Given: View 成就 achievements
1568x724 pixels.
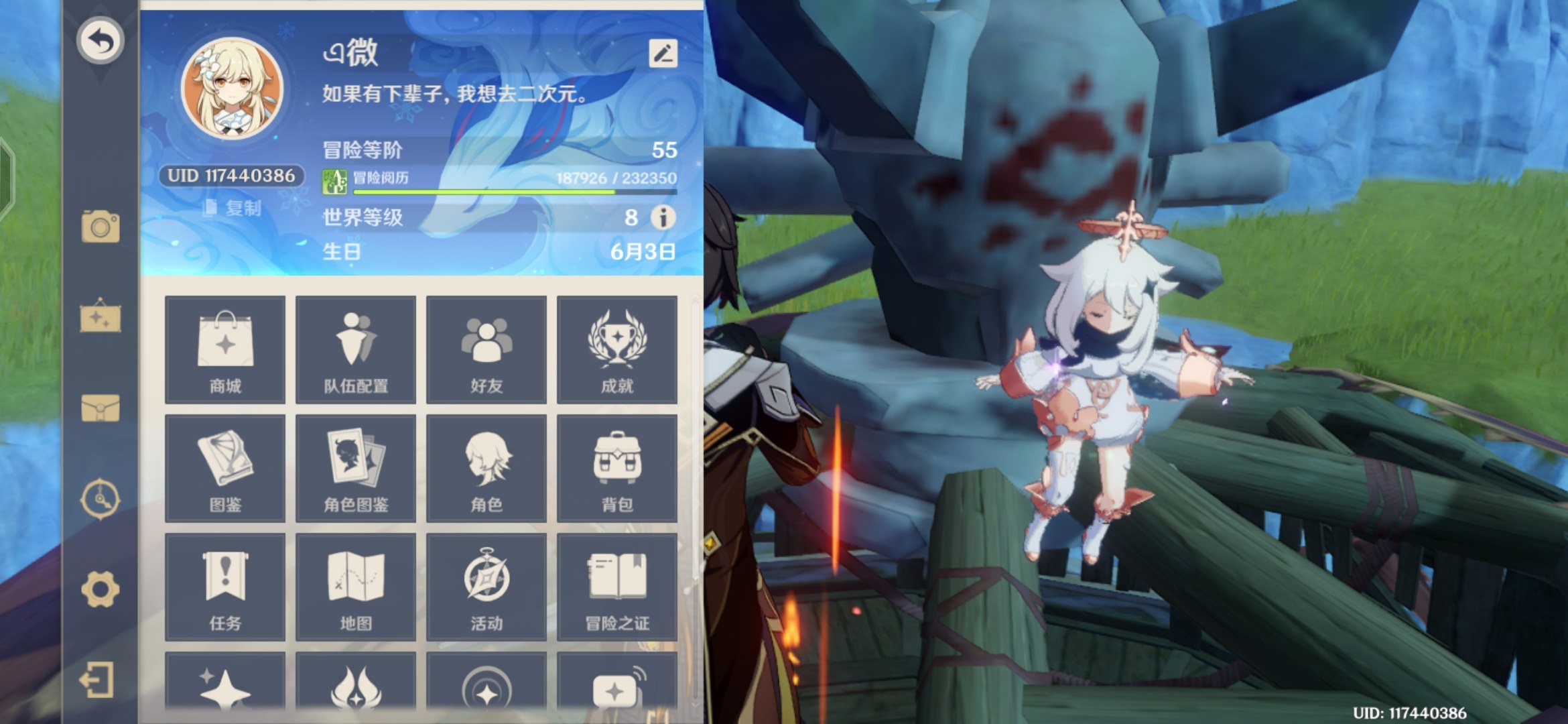Looking at the screenshot, I should click(x=617, y=350).
